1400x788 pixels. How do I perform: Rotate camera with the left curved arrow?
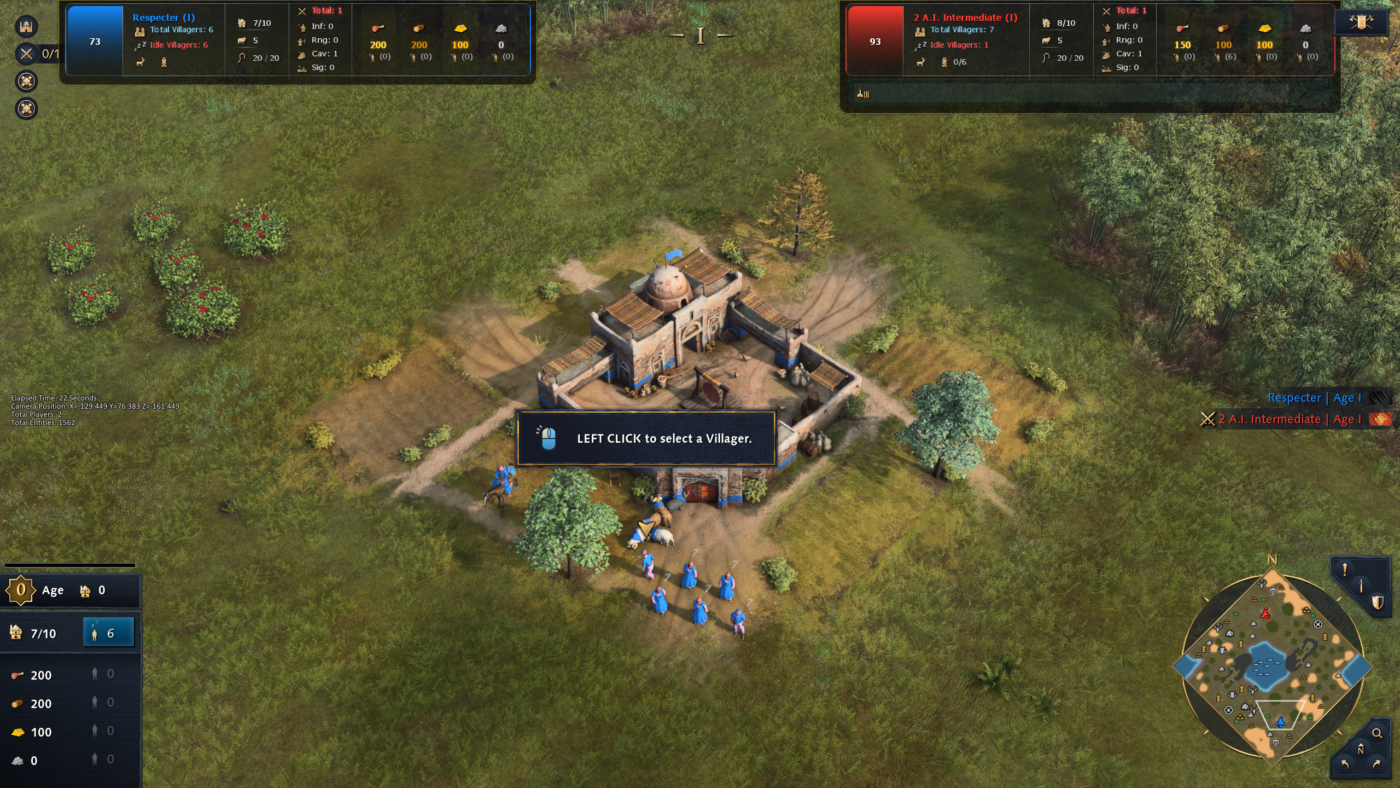[1343, 765]
